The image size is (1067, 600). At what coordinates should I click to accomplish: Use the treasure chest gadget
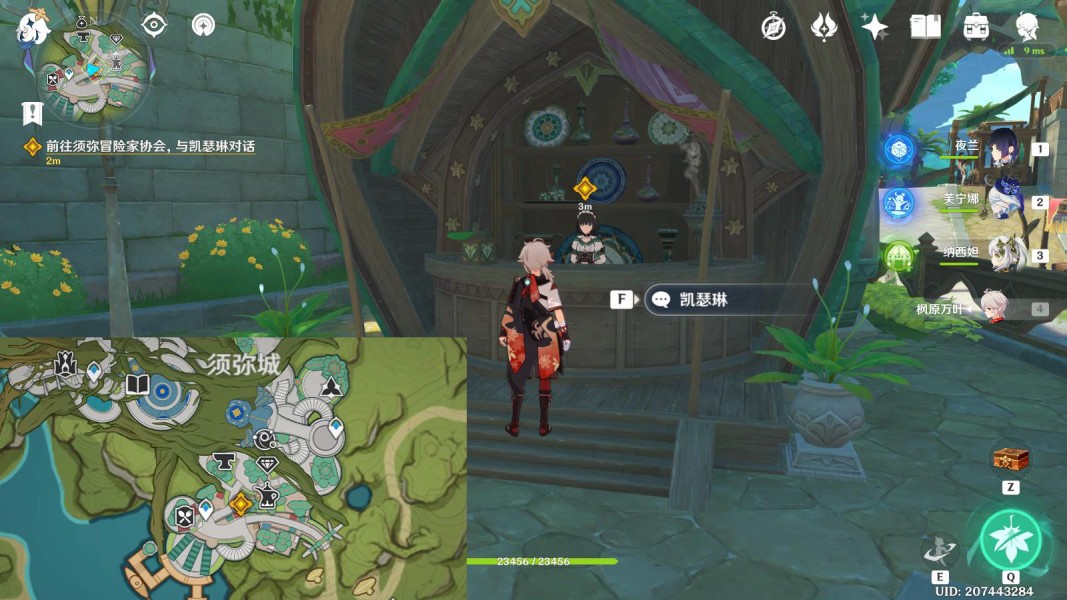point(1010,459)
